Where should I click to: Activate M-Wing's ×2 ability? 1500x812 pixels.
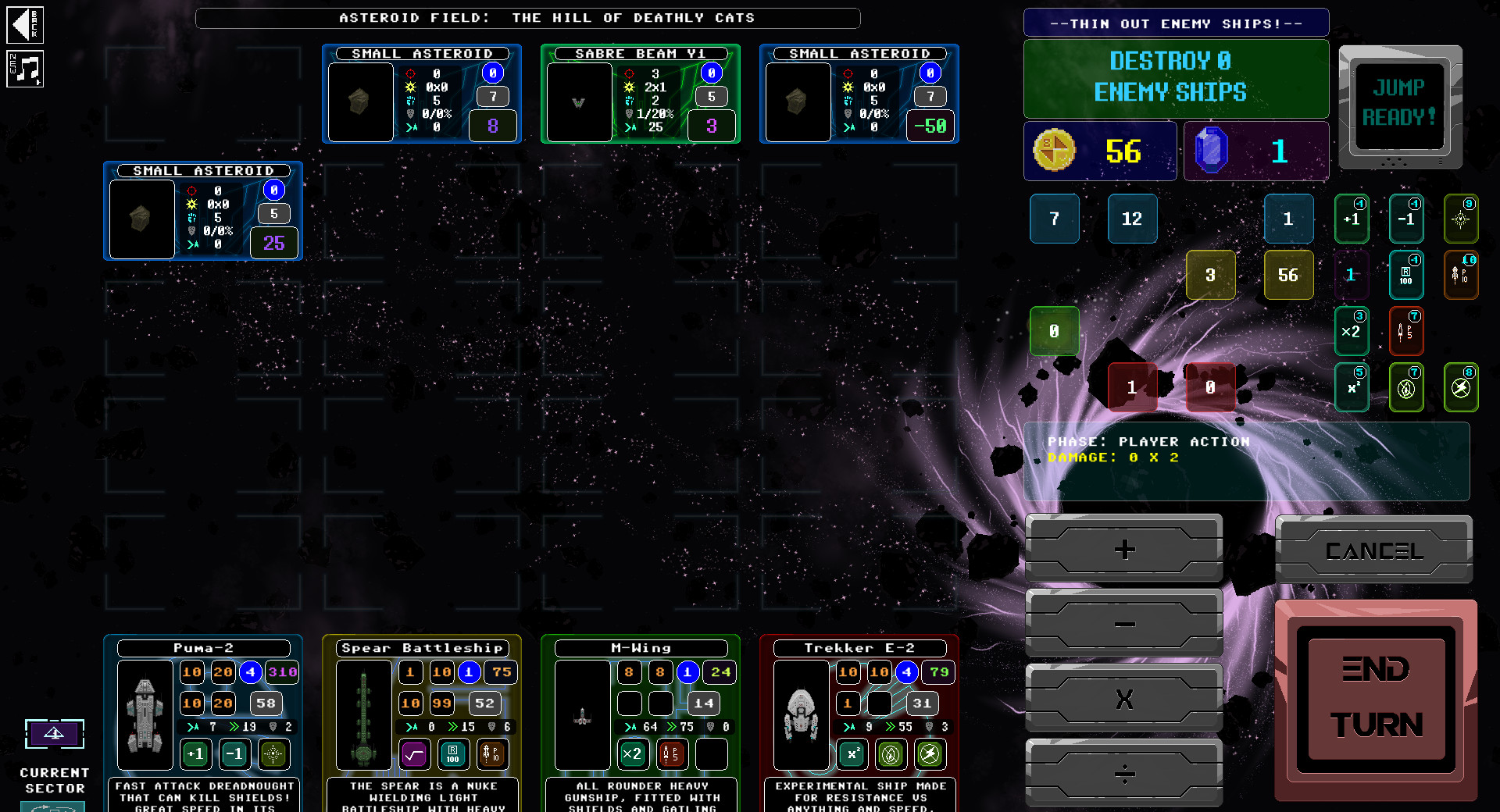[633, 754]
